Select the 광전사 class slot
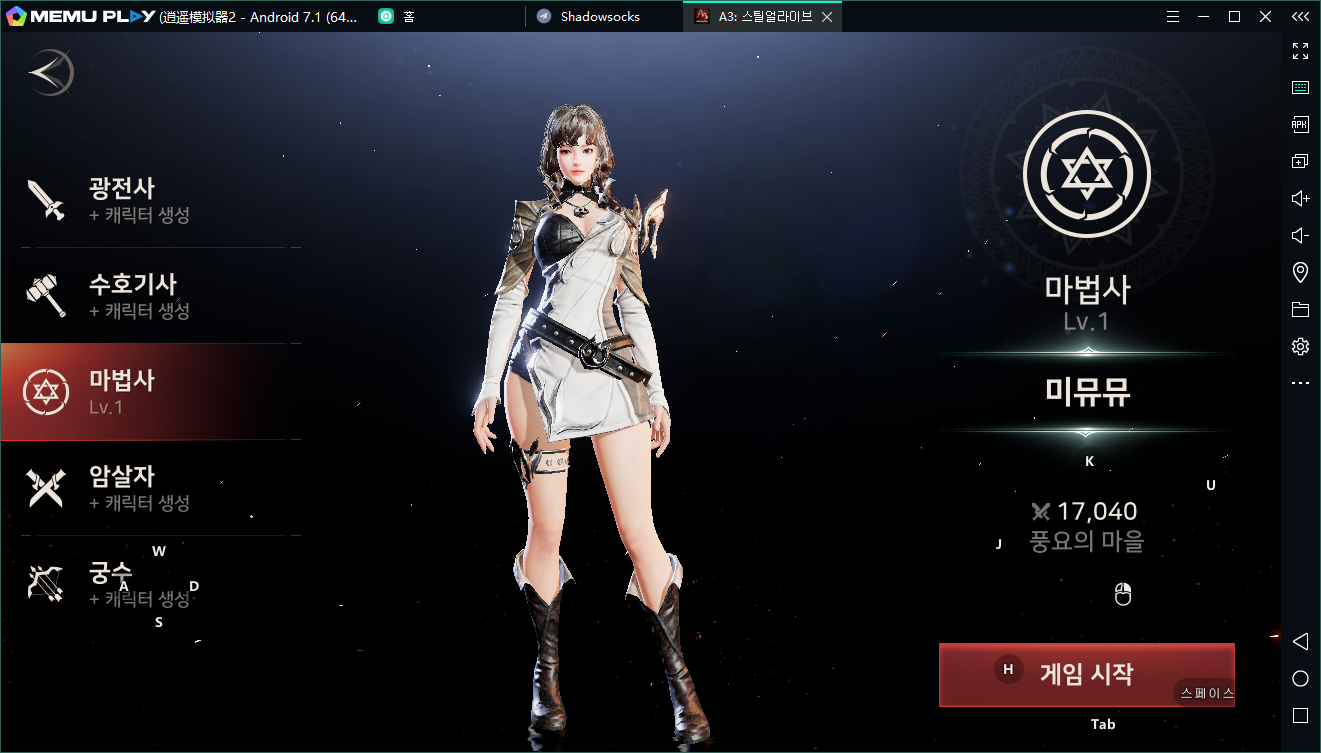This screenshot has width=1321, height=753. coord(150,199)
